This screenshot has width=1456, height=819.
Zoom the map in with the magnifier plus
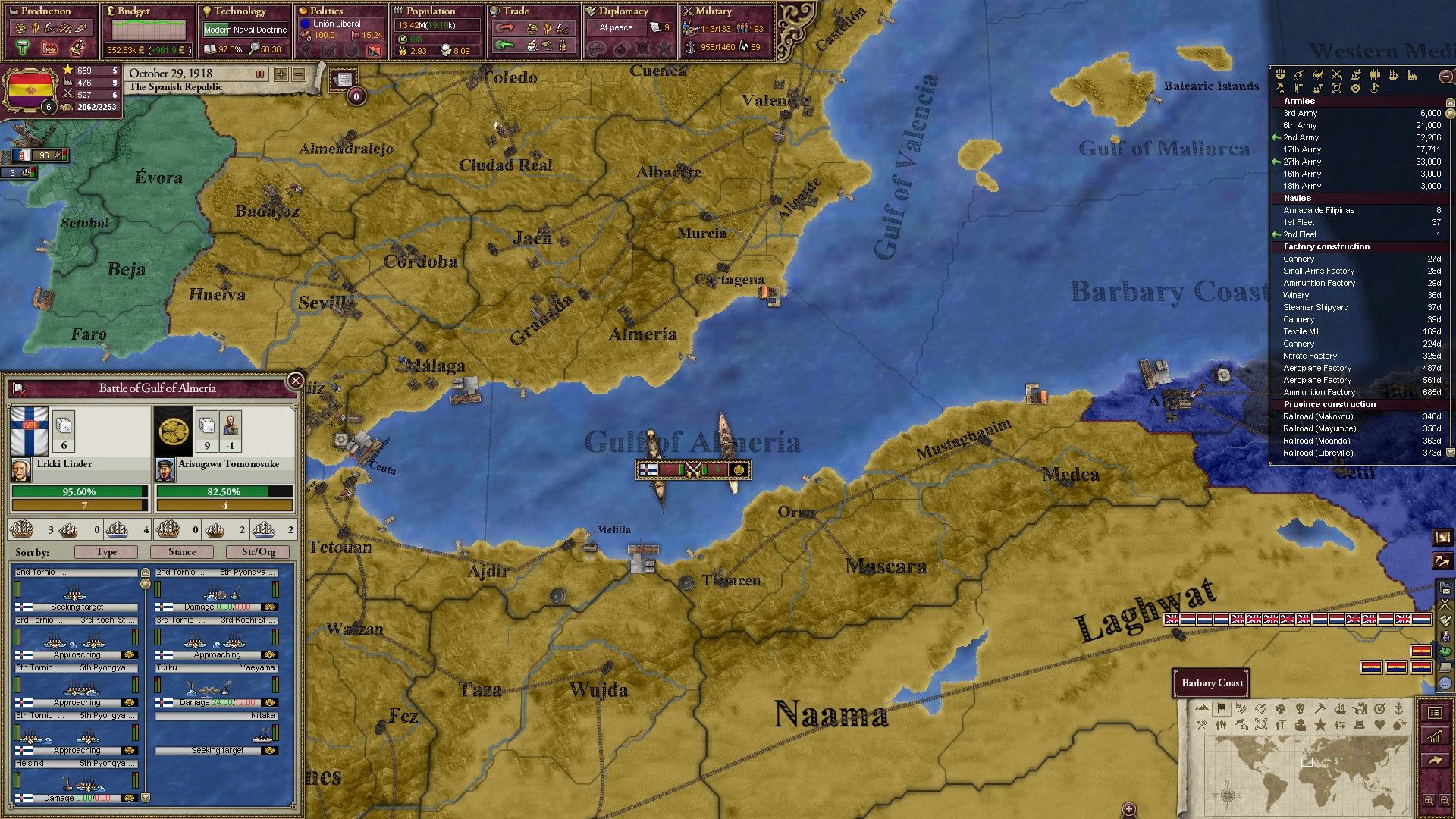point(1429,799)
